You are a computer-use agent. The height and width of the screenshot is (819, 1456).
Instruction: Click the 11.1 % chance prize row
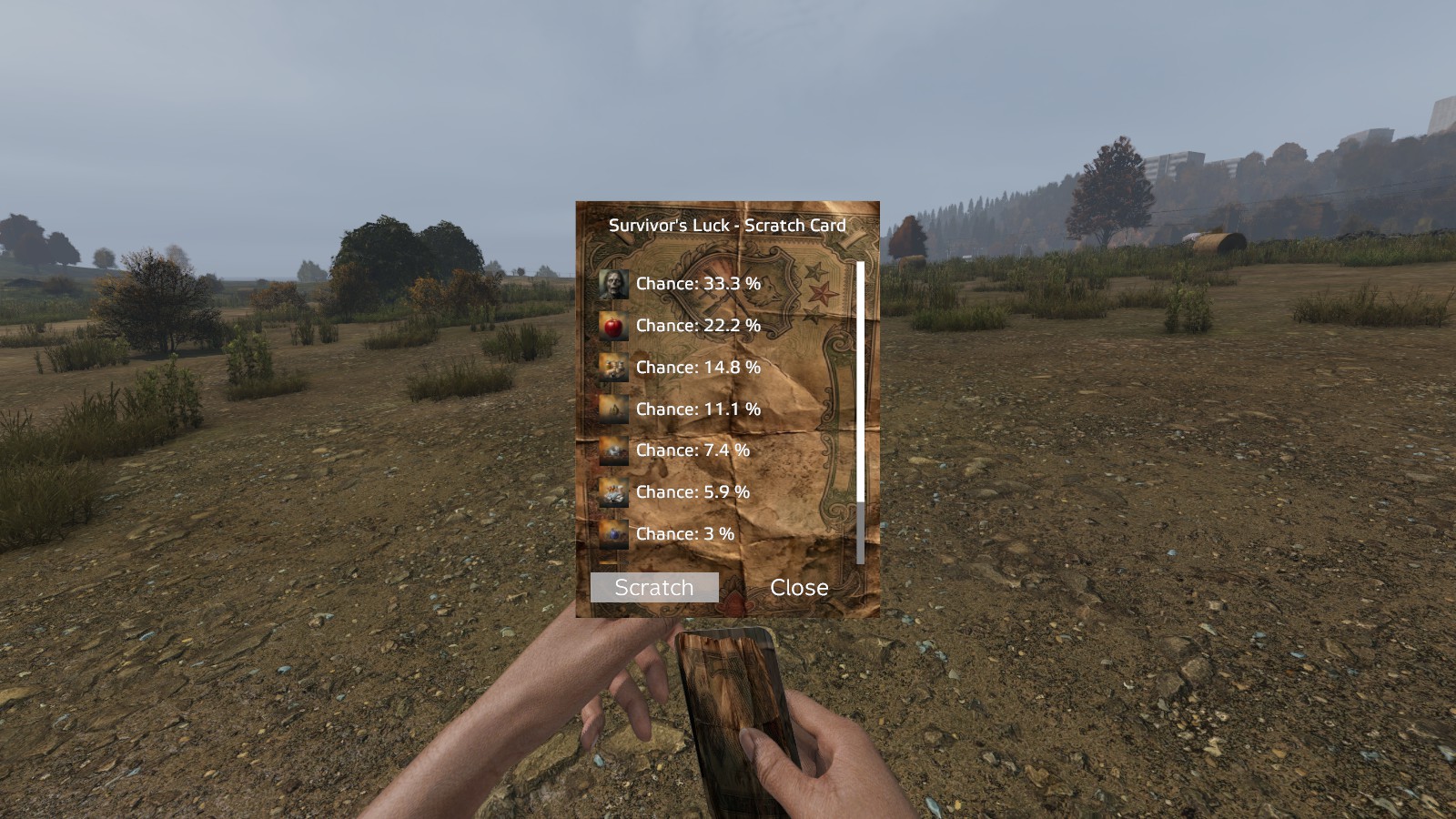(x=697, y=409)
